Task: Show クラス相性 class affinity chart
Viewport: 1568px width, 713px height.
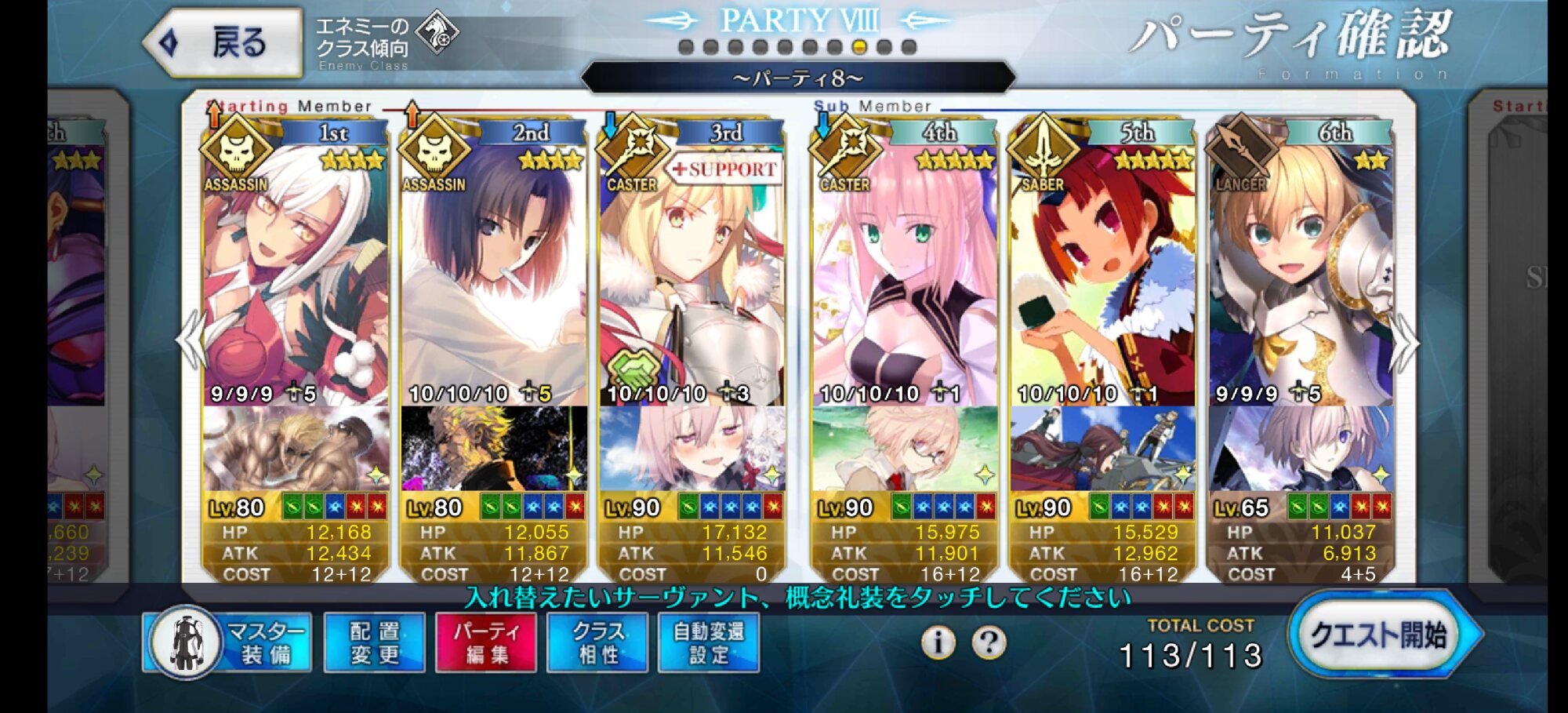Action: click(598, 643)
